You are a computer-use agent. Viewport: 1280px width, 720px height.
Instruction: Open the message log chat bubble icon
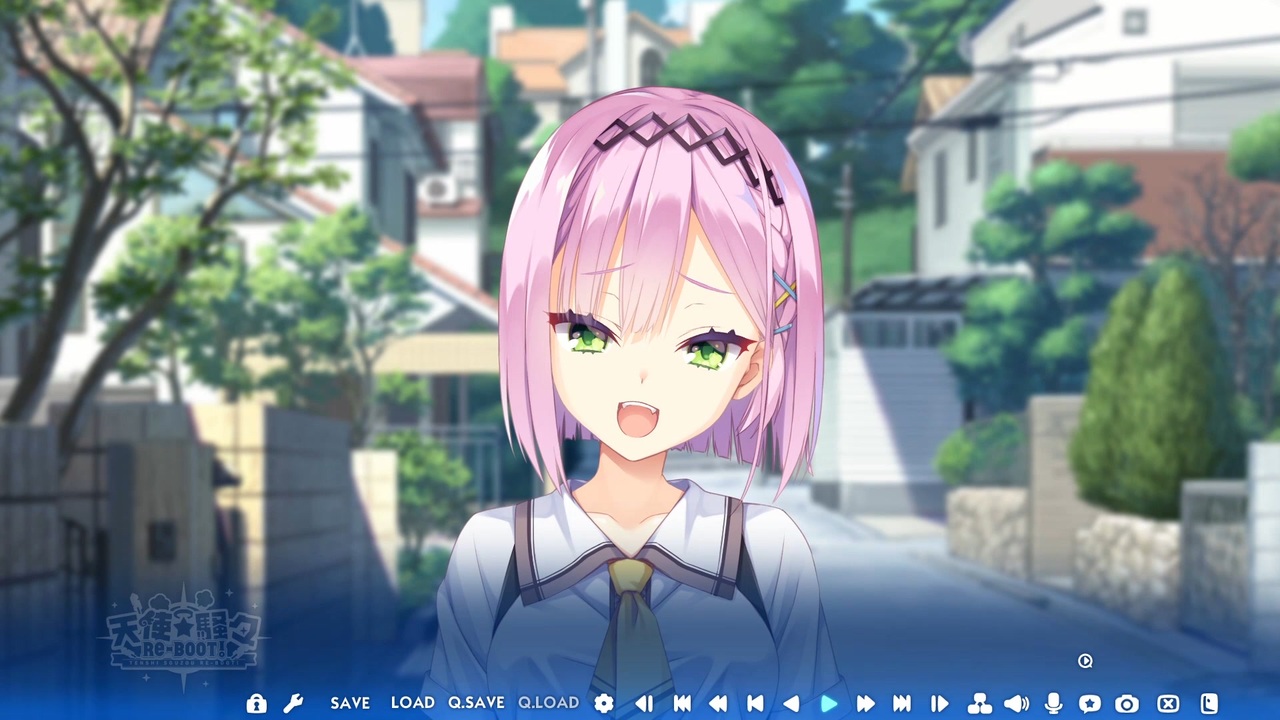point(1090,703)
